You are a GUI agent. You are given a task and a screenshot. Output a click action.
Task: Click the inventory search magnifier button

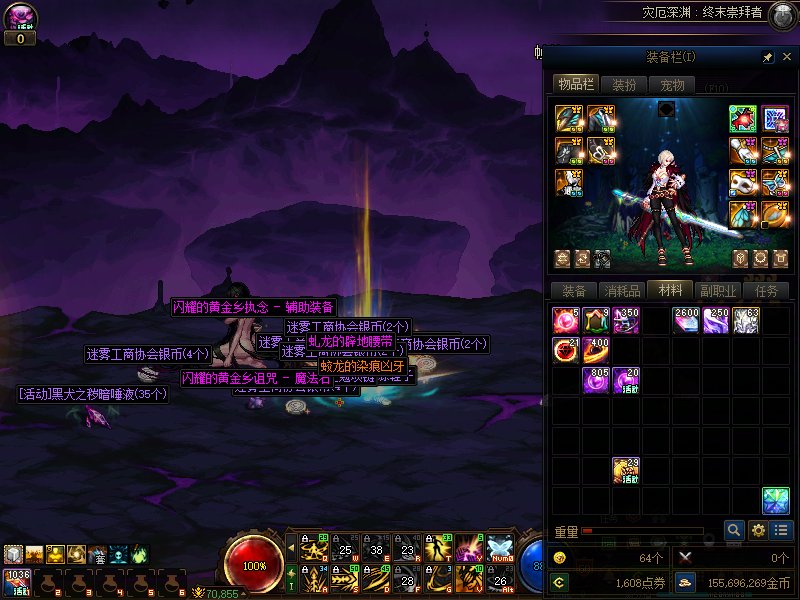tap(734, 530)
